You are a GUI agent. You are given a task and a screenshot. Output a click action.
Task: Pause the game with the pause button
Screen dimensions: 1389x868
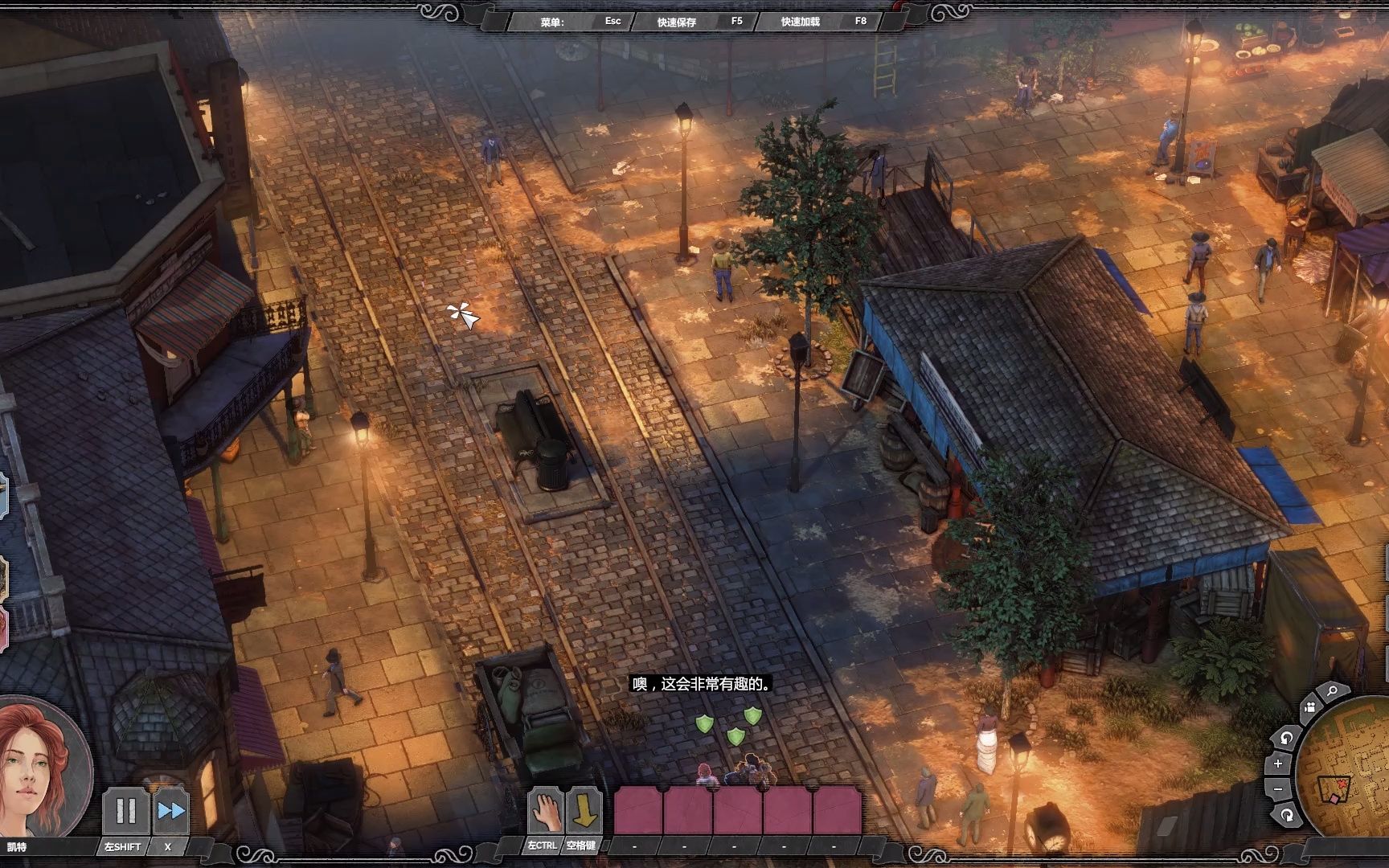pos(126,810)
